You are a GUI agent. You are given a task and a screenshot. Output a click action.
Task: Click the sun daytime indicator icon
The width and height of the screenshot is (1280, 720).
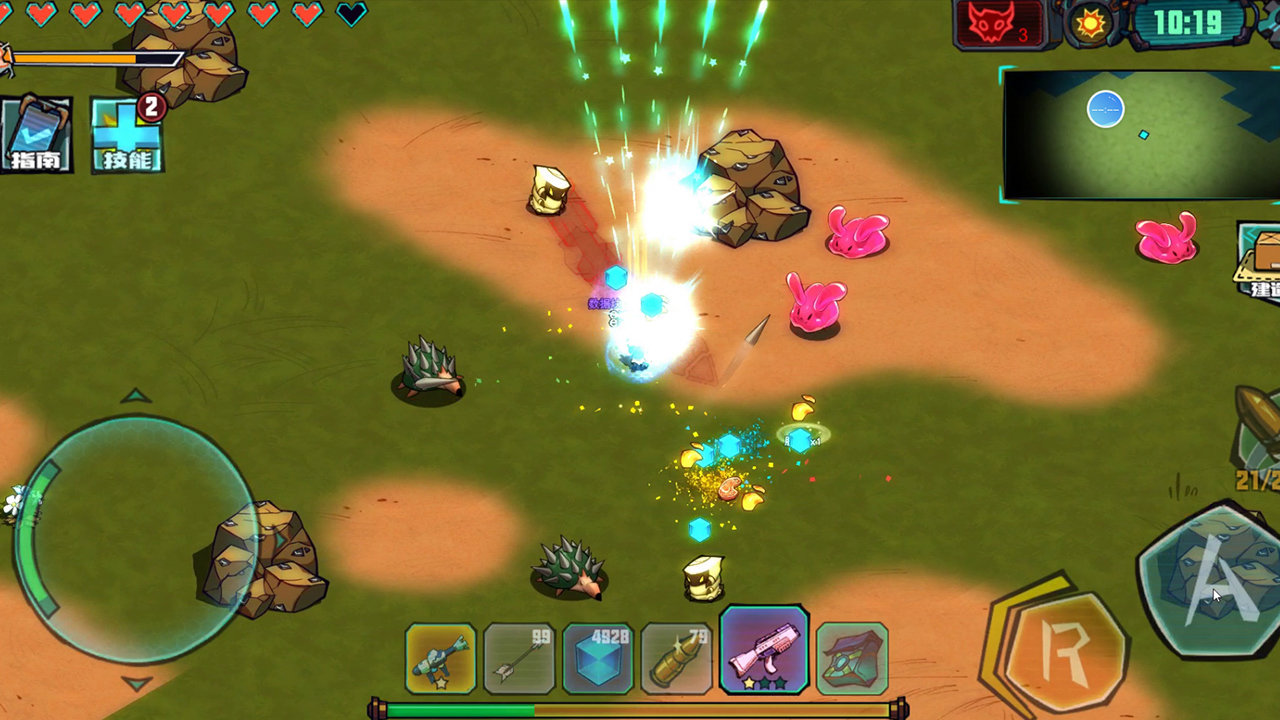(x=1090, y=23)
